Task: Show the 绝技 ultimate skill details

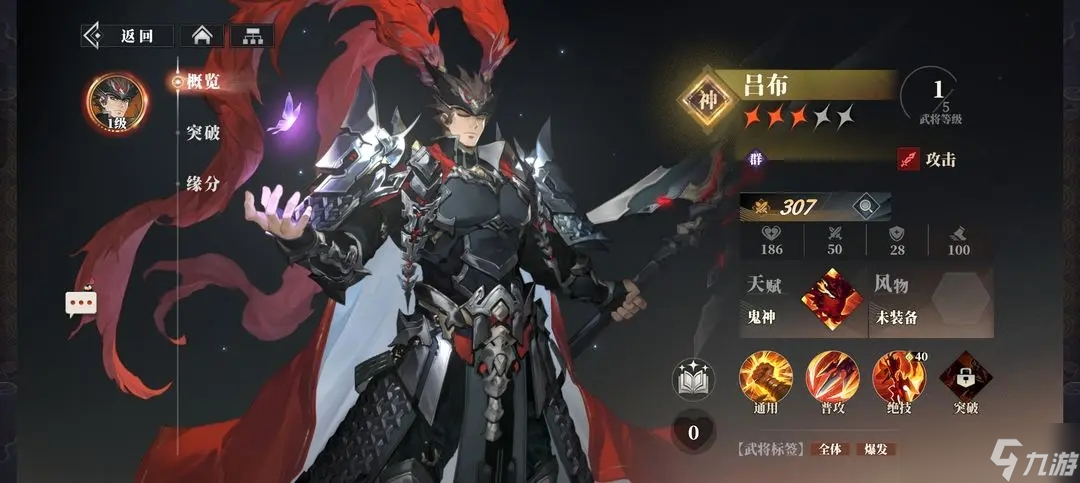Action: click(x=893, y=377)
